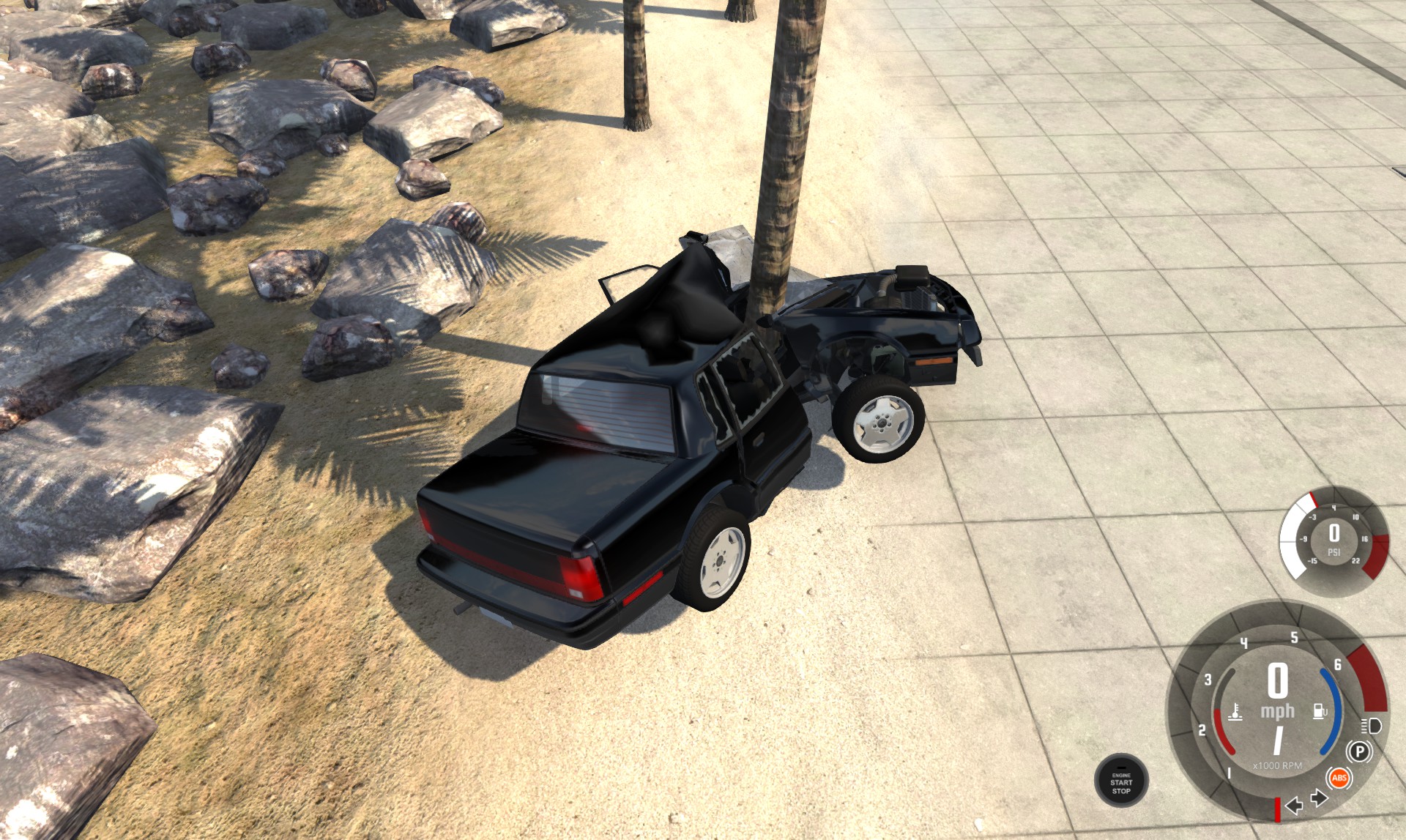This screenshot has height=840, width=1406.
Task: Click the fuel pump symbol on the tachometer
Action: point(1320,710)
